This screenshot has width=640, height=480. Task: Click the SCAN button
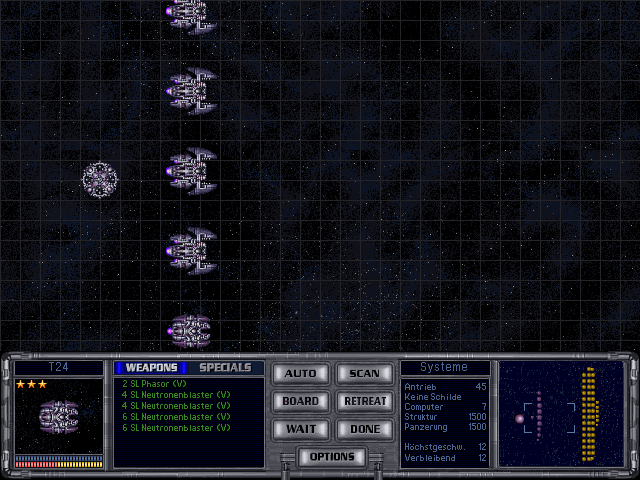[x=364, y=373]
